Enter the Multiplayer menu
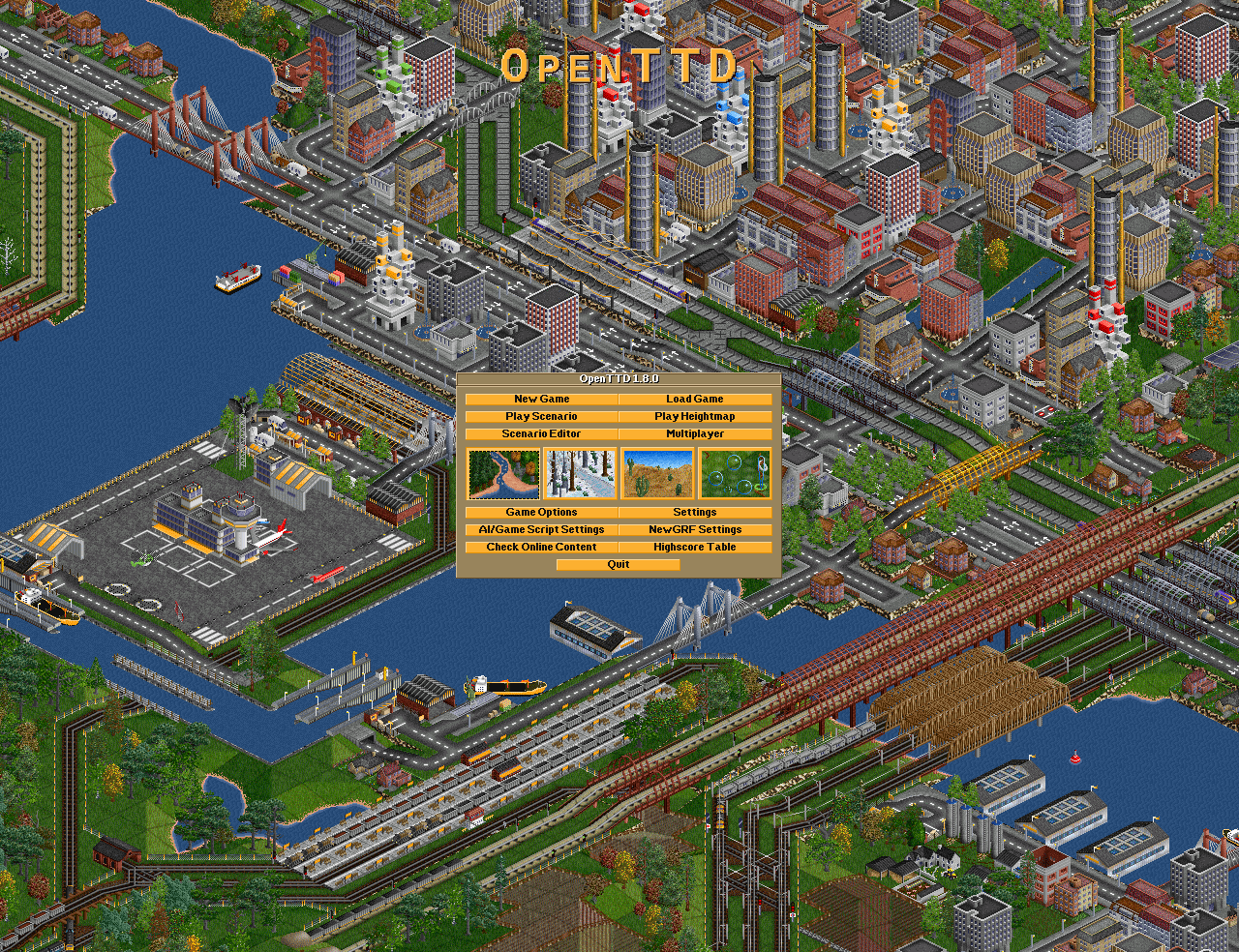 (x=695, y=433)
